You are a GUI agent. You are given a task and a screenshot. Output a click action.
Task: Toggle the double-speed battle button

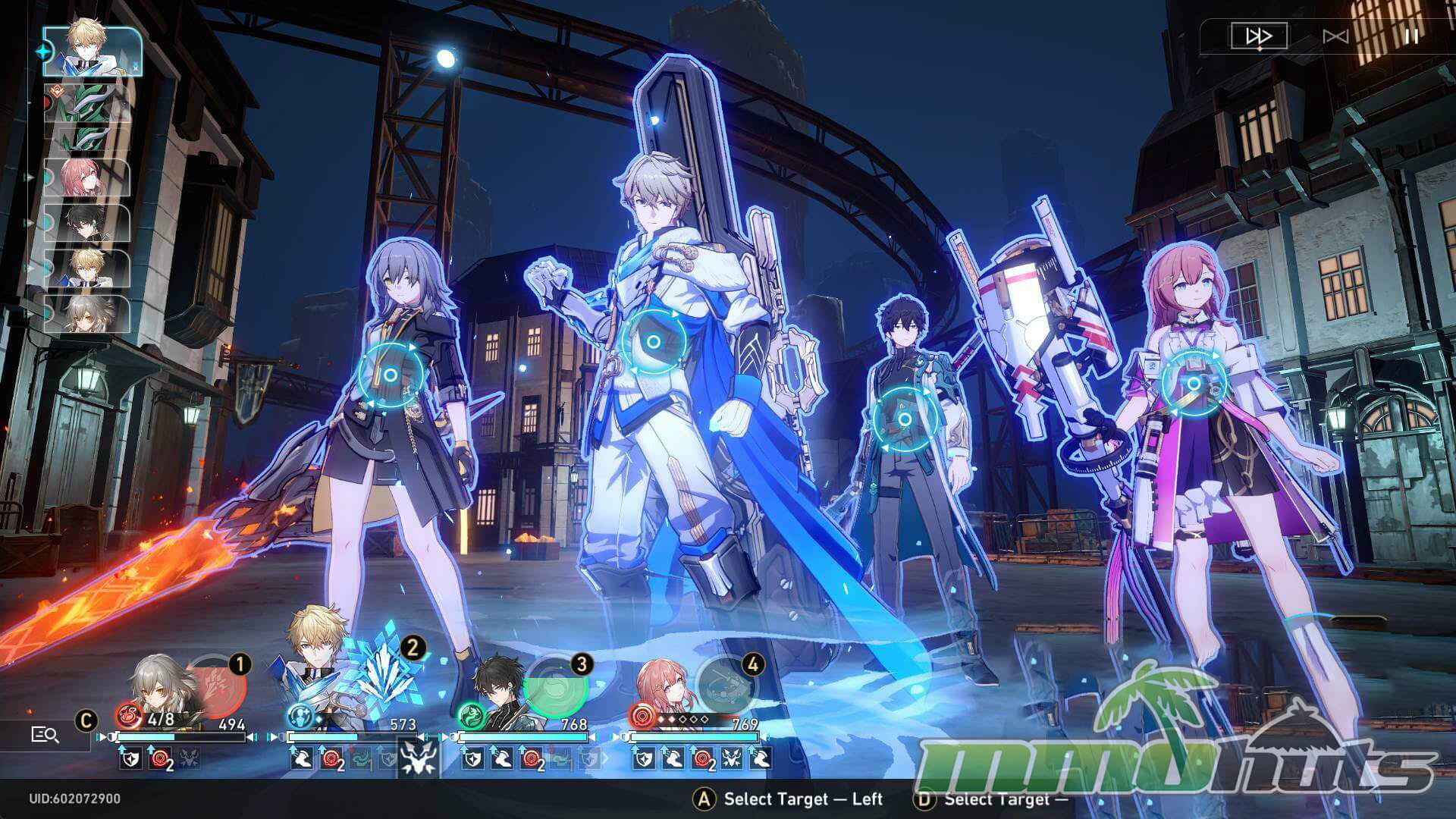(1258, 36)
